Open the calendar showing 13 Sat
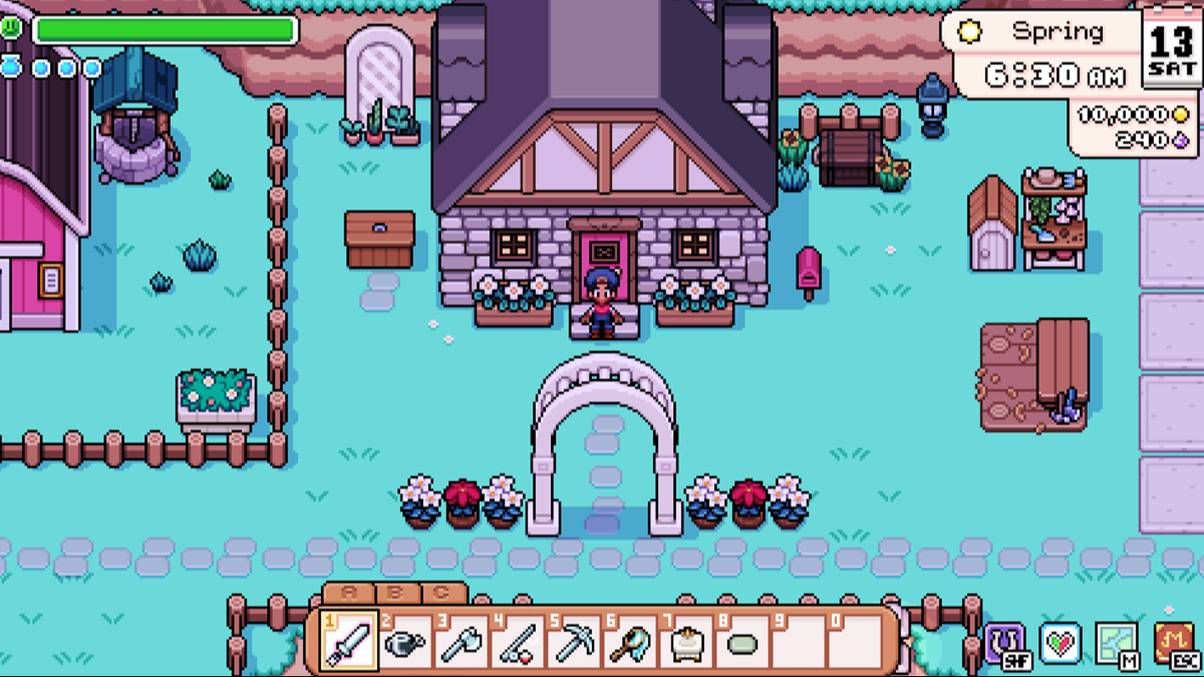This screenshot has width=1204, height=677. pyautogui.click(x=1171, y=49)
